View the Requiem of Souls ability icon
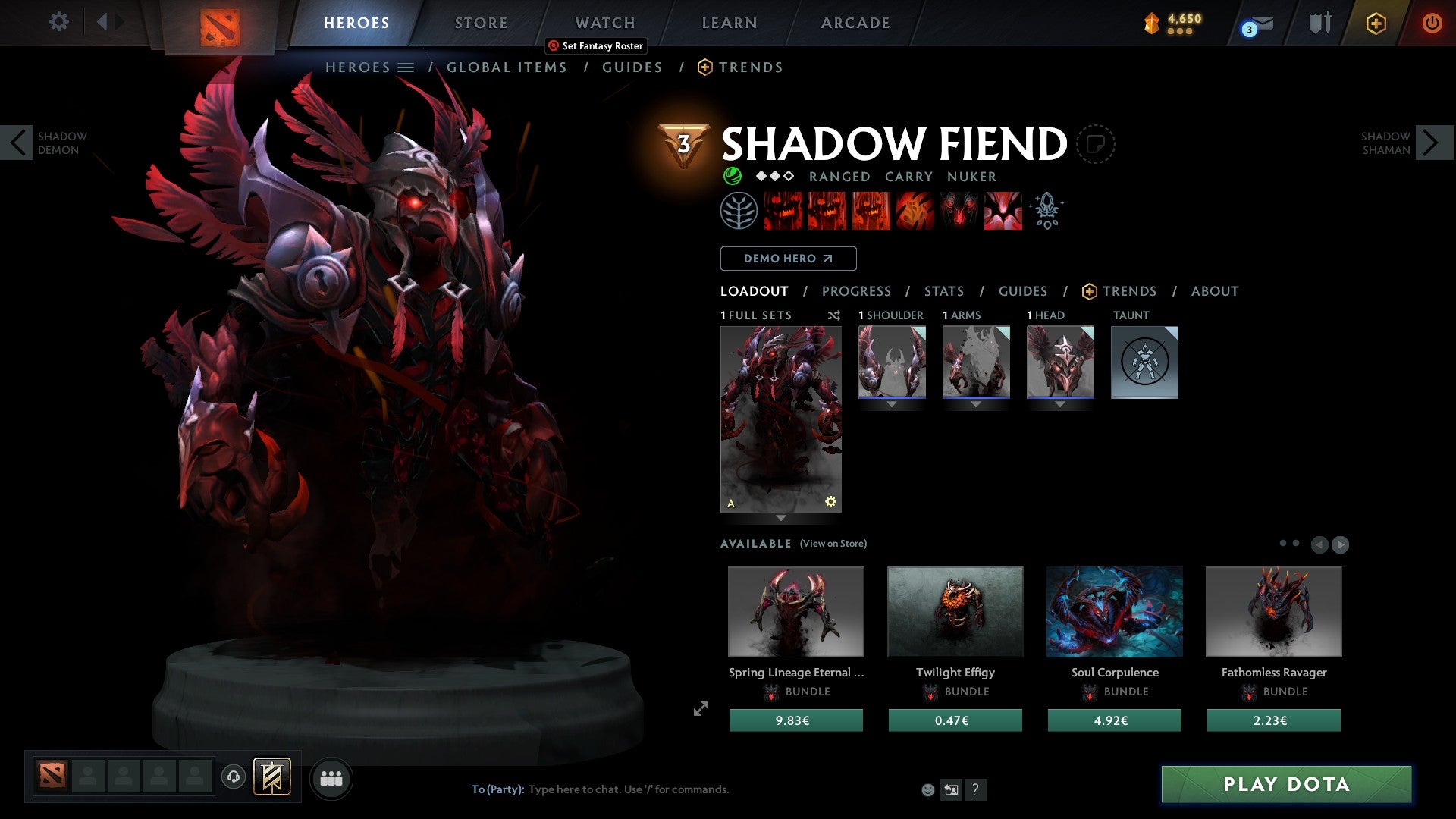This screenshot has height=819, width=1456. (x=1003, y=211)
